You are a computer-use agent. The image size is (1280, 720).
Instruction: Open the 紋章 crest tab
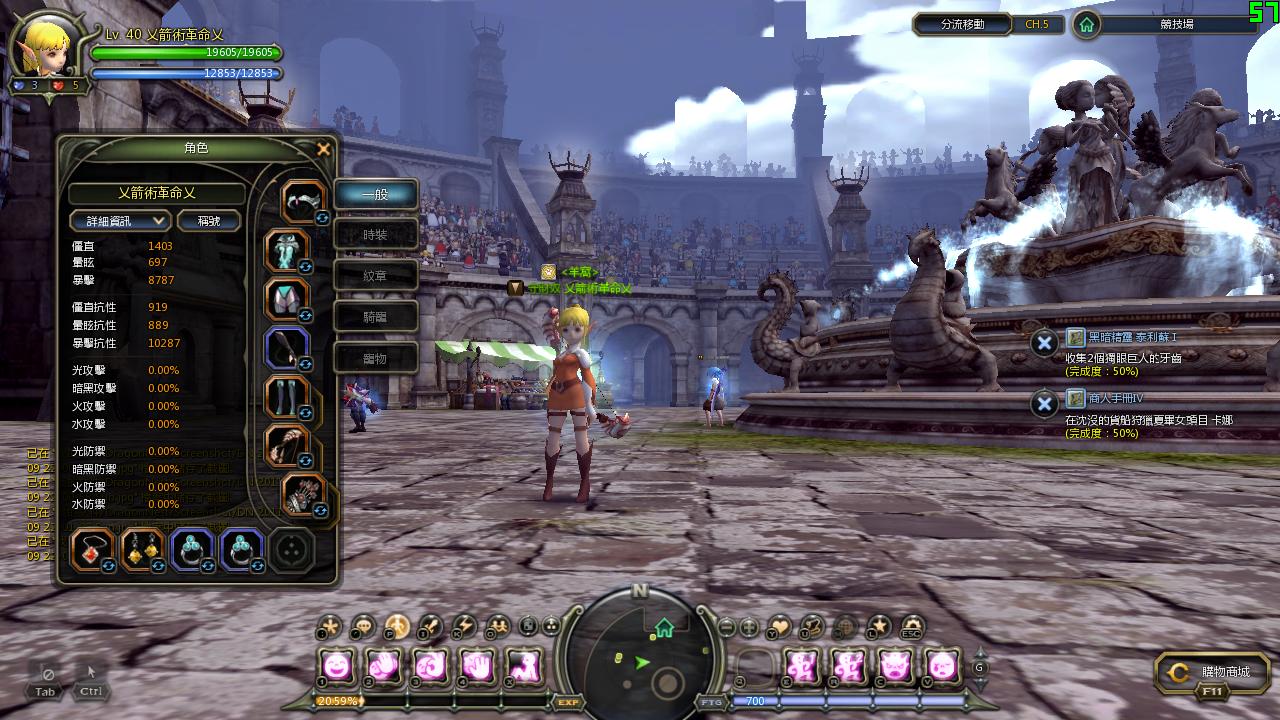tap(375, 276)
